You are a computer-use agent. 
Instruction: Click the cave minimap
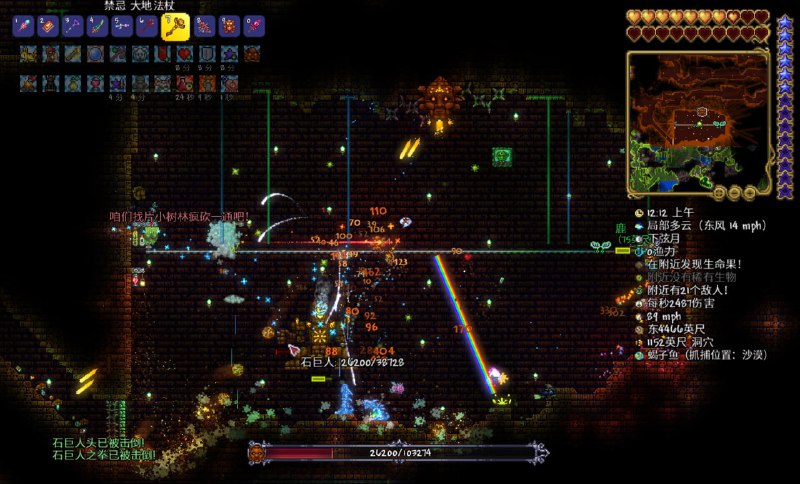pyautogui.click(x=697, y=122)
